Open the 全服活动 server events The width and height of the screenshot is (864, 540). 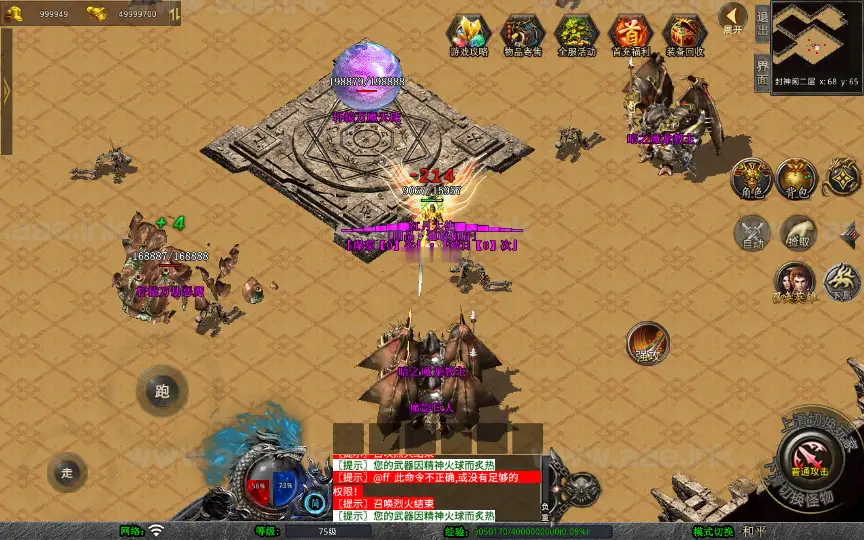pos(575,35)
